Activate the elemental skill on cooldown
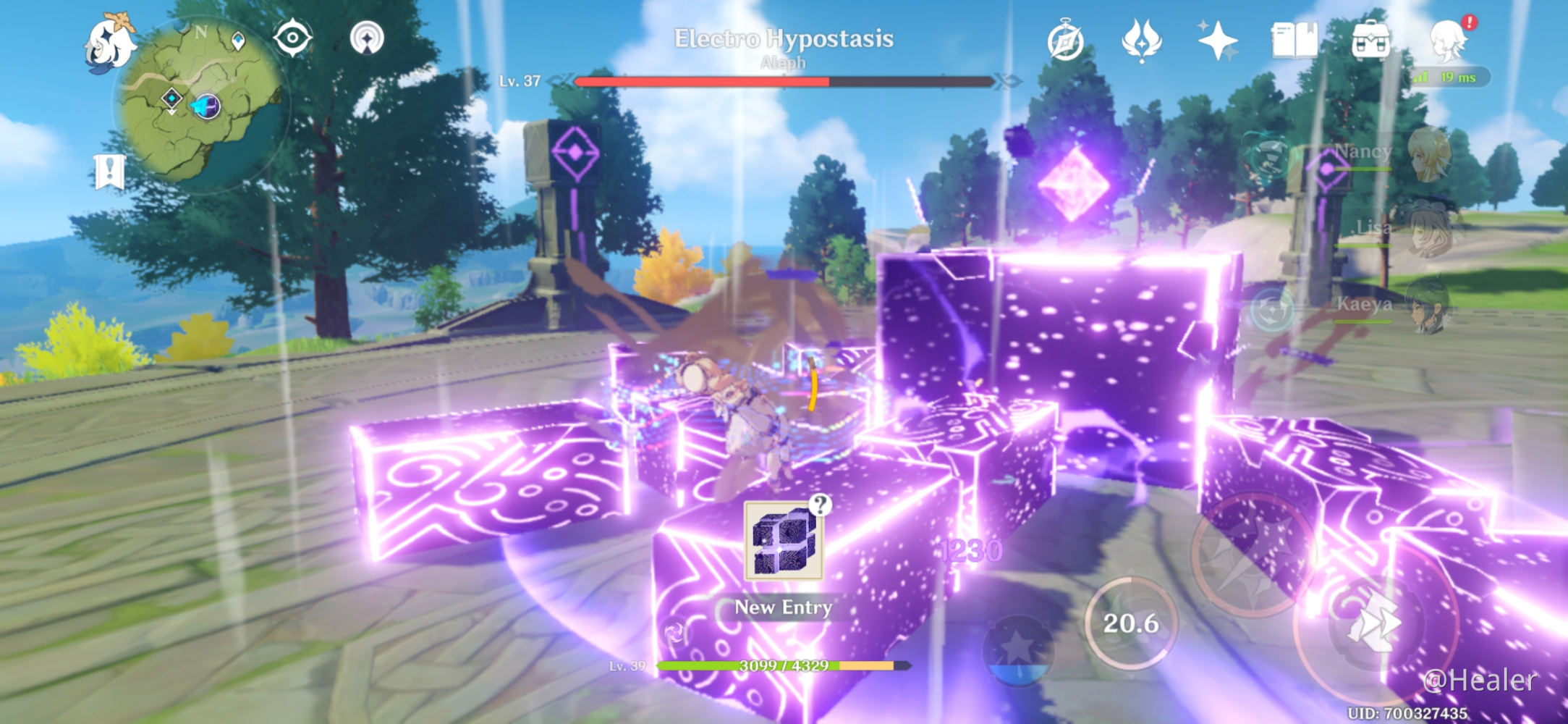The width and height of the screenshot is (1568, 724). (1130, 623)
